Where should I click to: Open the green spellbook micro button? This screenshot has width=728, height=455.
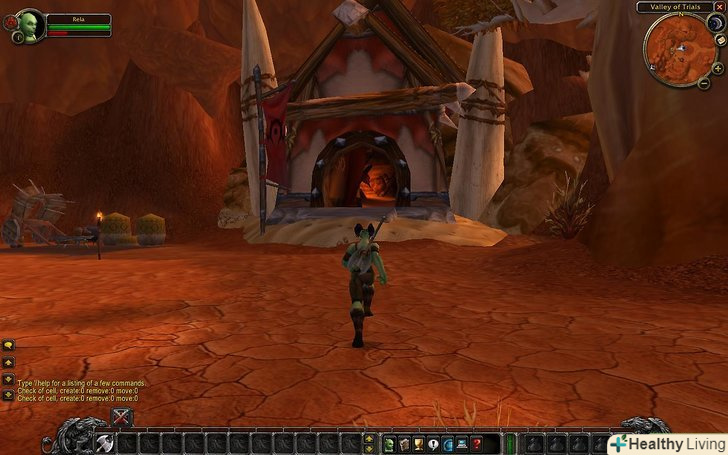pyautogui.click(x=388, y=443)
